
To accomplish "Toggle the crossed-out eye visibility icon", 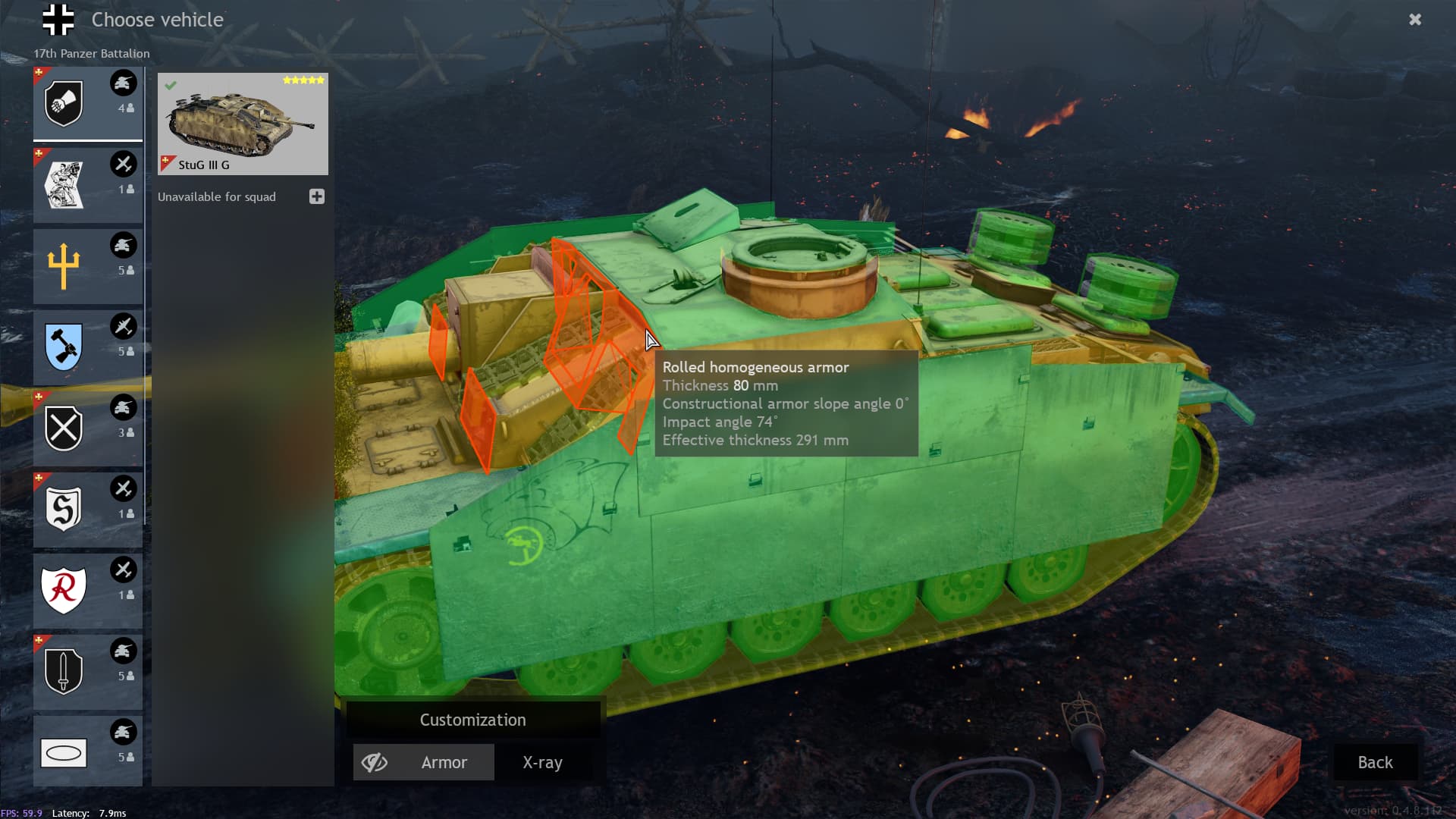I will pyautogui.click(x=375, y=762).
